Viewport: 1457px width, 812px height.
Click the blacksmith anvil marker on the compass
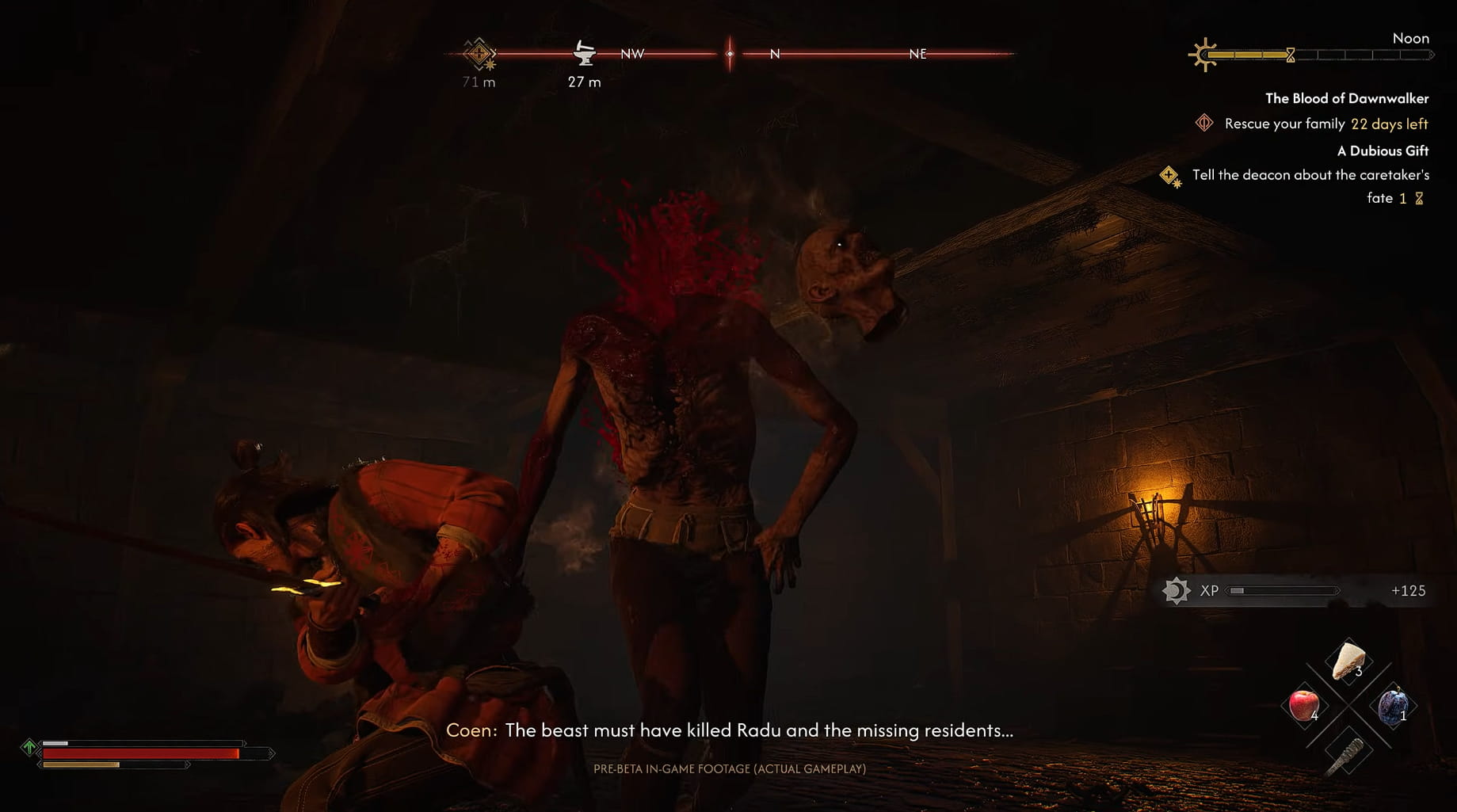584,54
